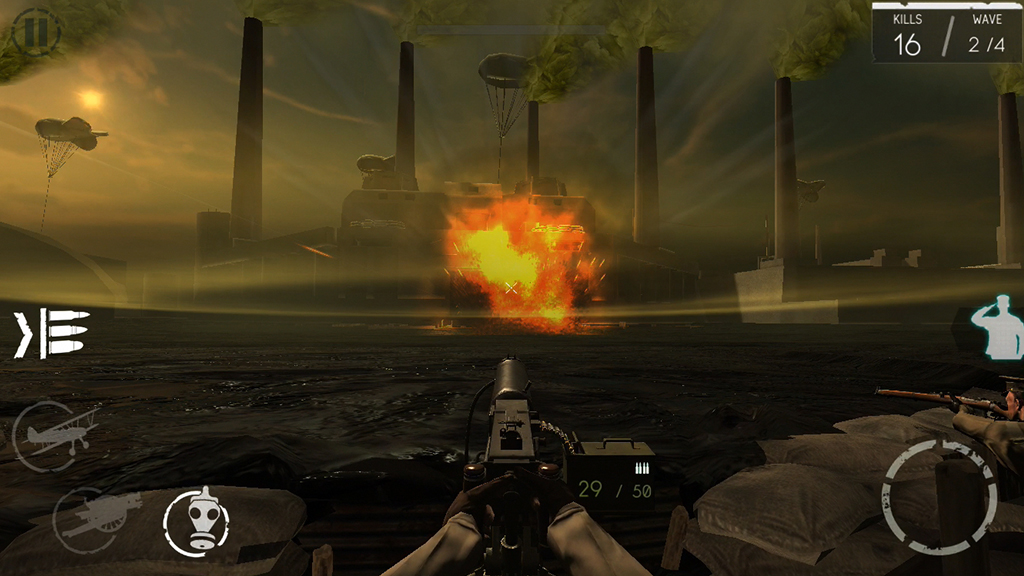Tap the bullets reload icon
Image resolution: width=1024 pixels, height=576 pixels.
click(x=52, y=334)
